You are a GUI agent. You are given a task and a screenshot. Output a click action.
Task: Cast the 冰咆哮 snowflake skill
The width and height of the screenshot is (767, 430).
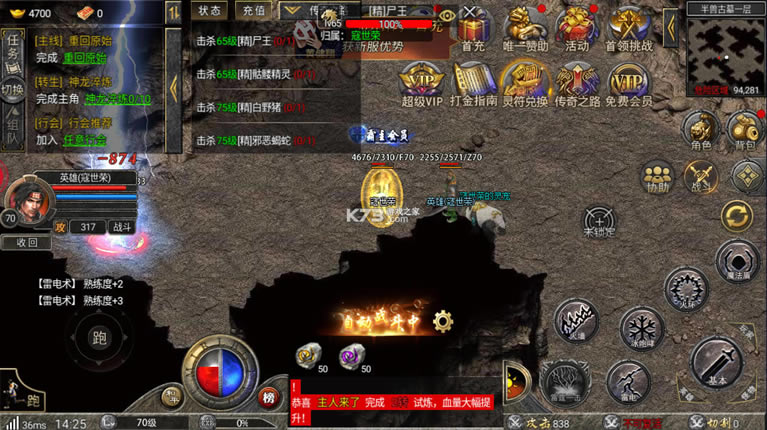click(x=641, y=329)
